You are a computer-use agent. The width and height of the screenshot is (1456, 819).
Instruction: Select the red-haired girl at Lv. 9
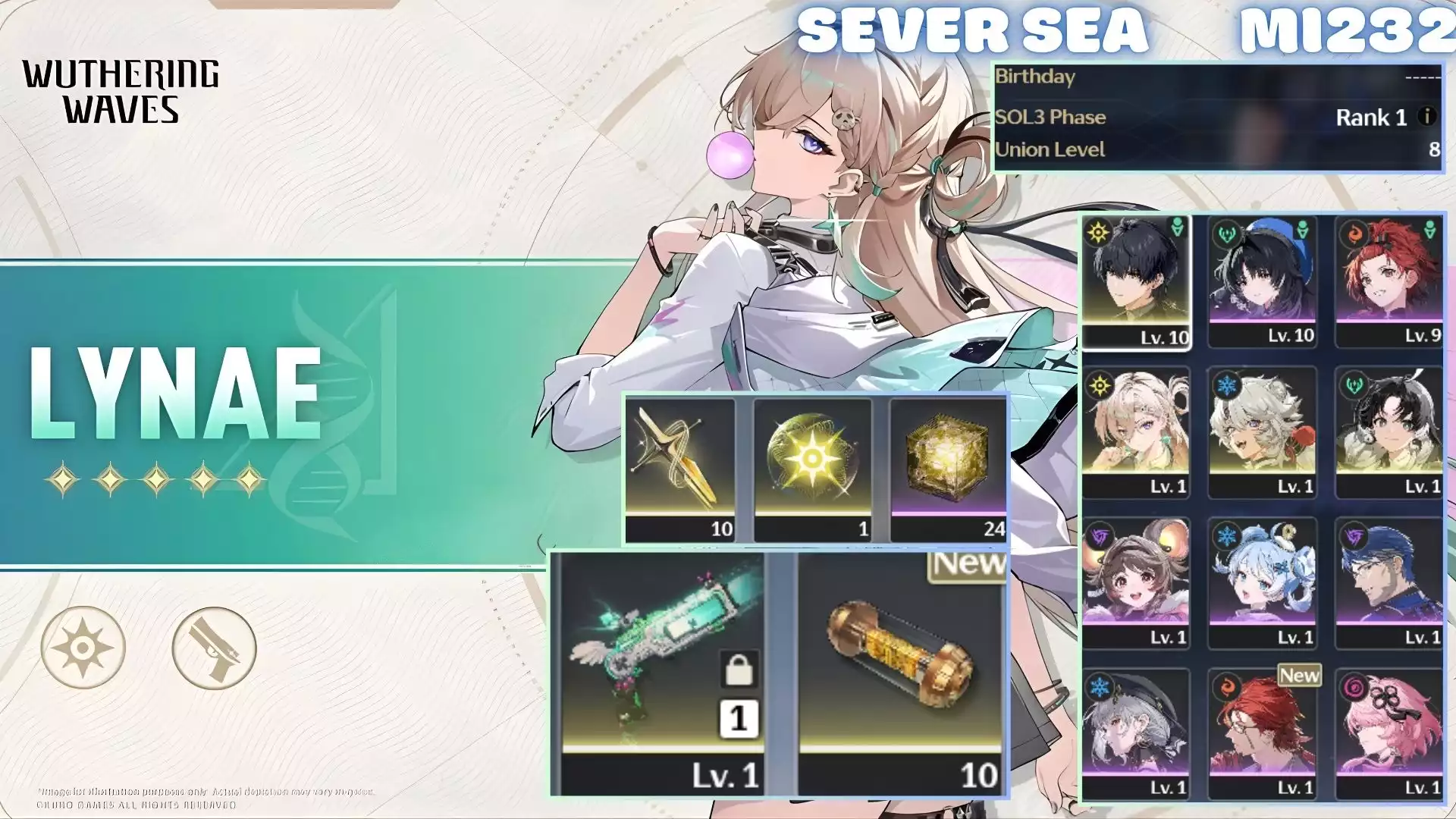[1389, 281]
